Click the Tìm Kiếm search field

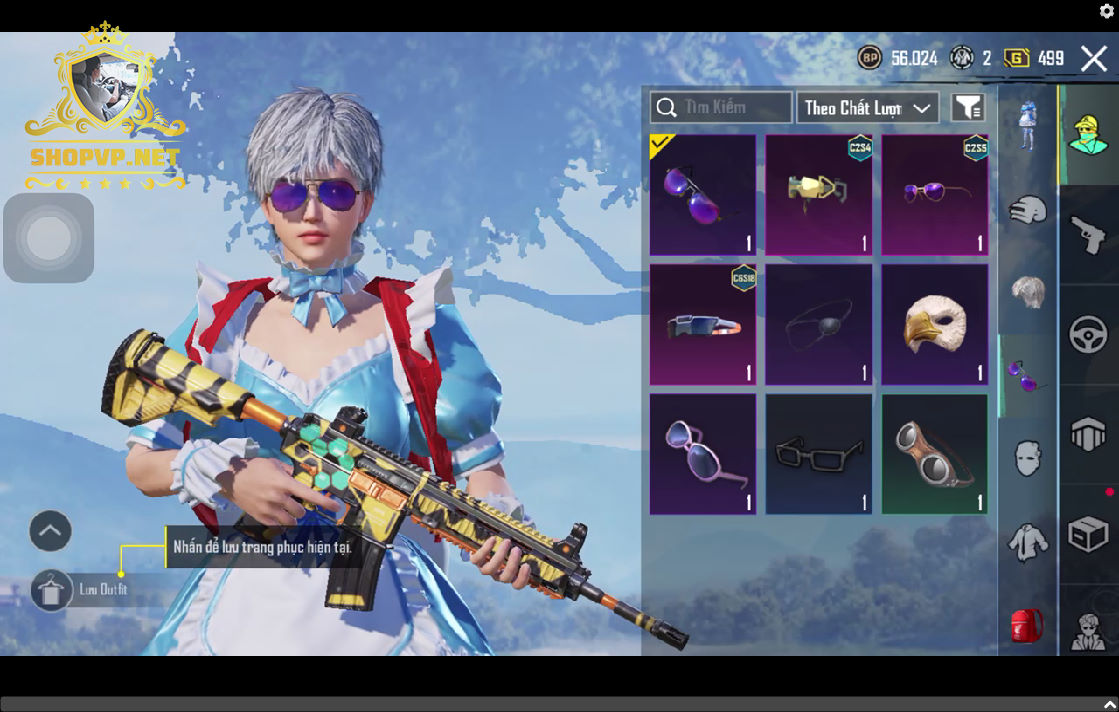coord(720,108)
